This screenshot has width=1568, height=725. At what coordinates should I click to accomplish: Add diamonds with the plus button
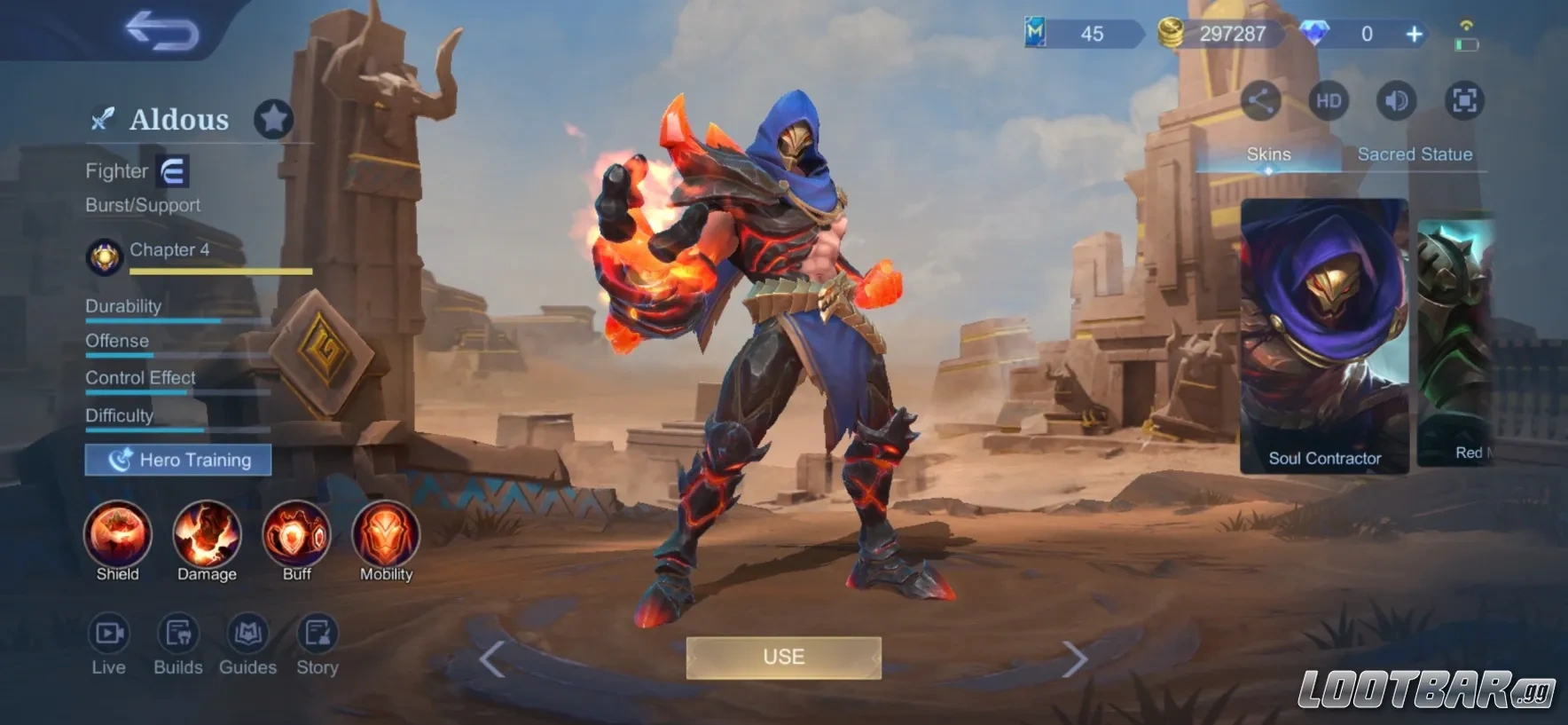(x=1414, y=35)
